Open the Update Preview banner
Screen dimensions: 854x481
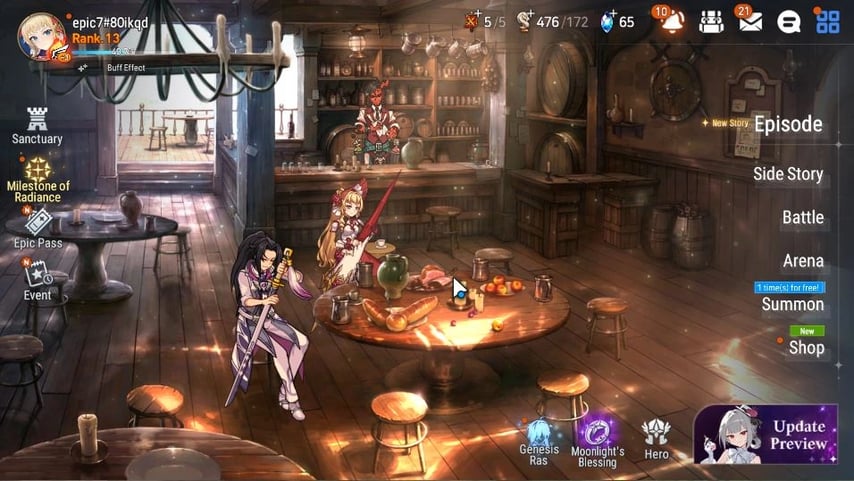pyautogui.click(x=766, y=435)
